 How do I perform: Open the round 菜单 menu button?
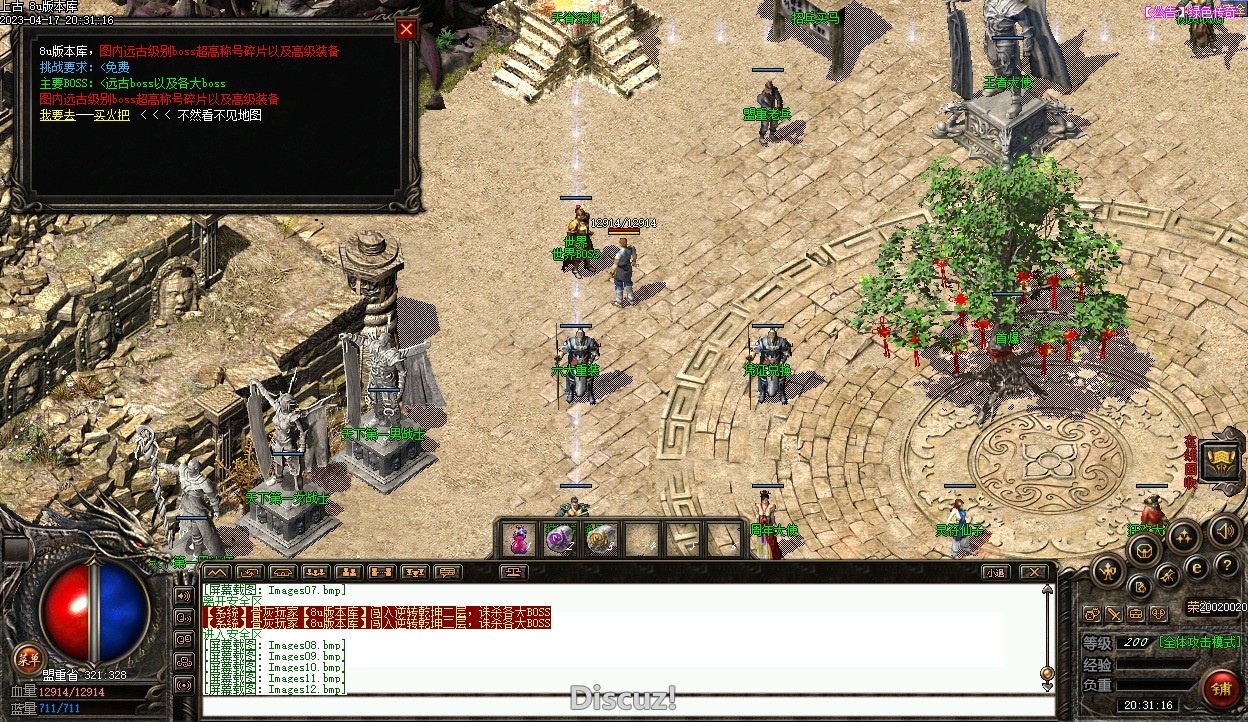[28, 660]
